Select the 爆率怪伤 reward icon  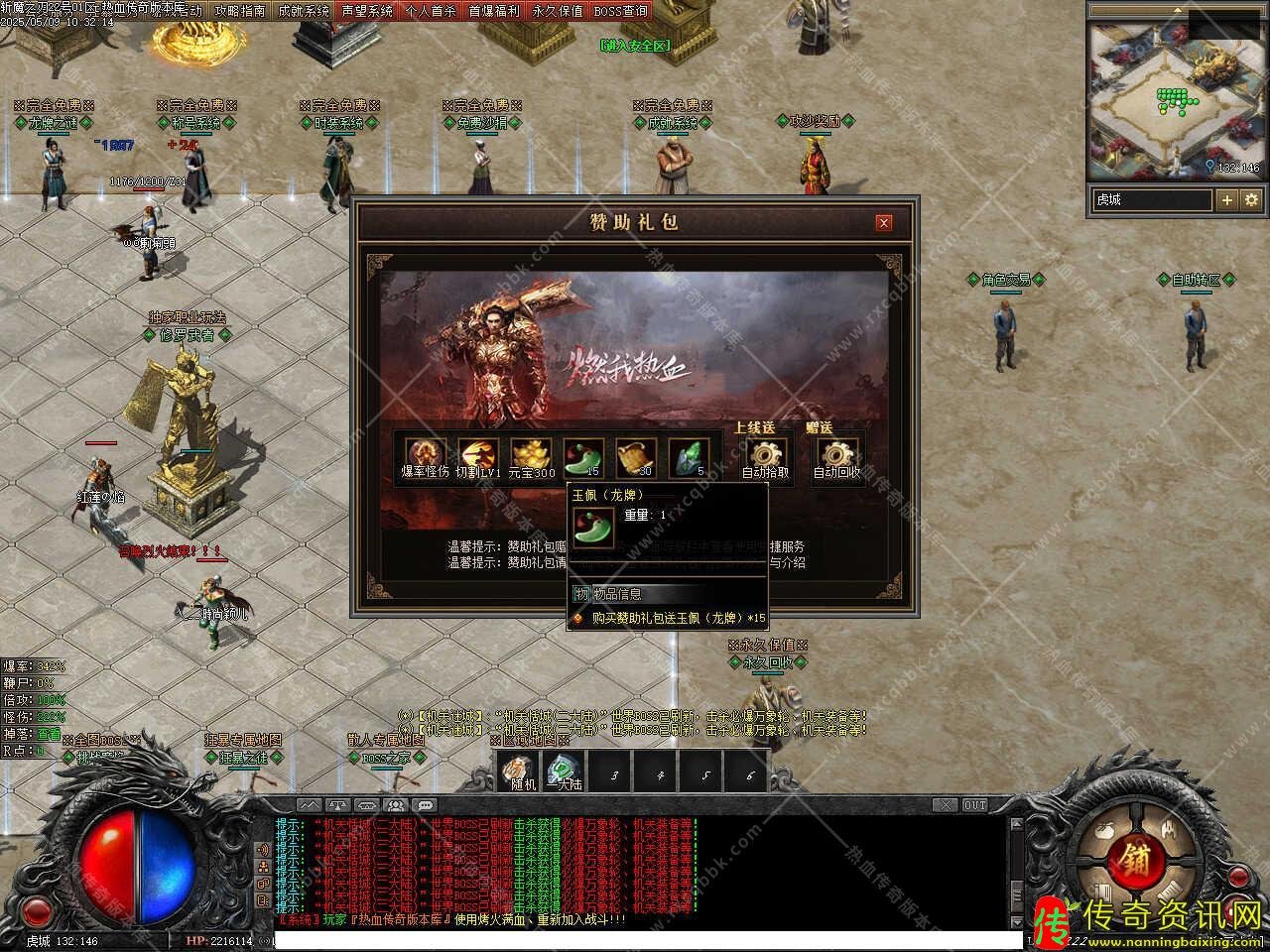pyautogui.click(x=425, y=455)
